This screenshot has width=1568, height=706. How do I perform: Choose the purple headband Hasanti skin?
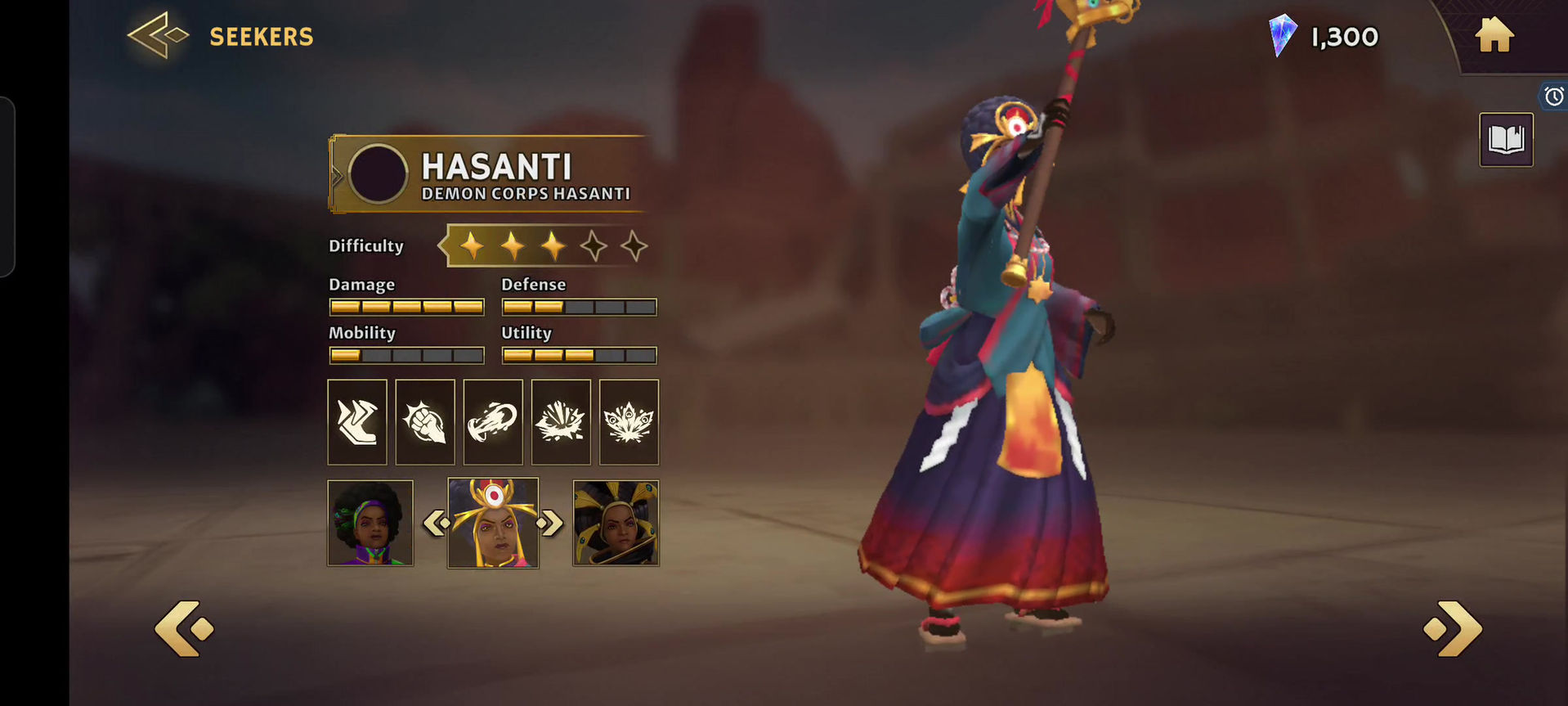370,524
